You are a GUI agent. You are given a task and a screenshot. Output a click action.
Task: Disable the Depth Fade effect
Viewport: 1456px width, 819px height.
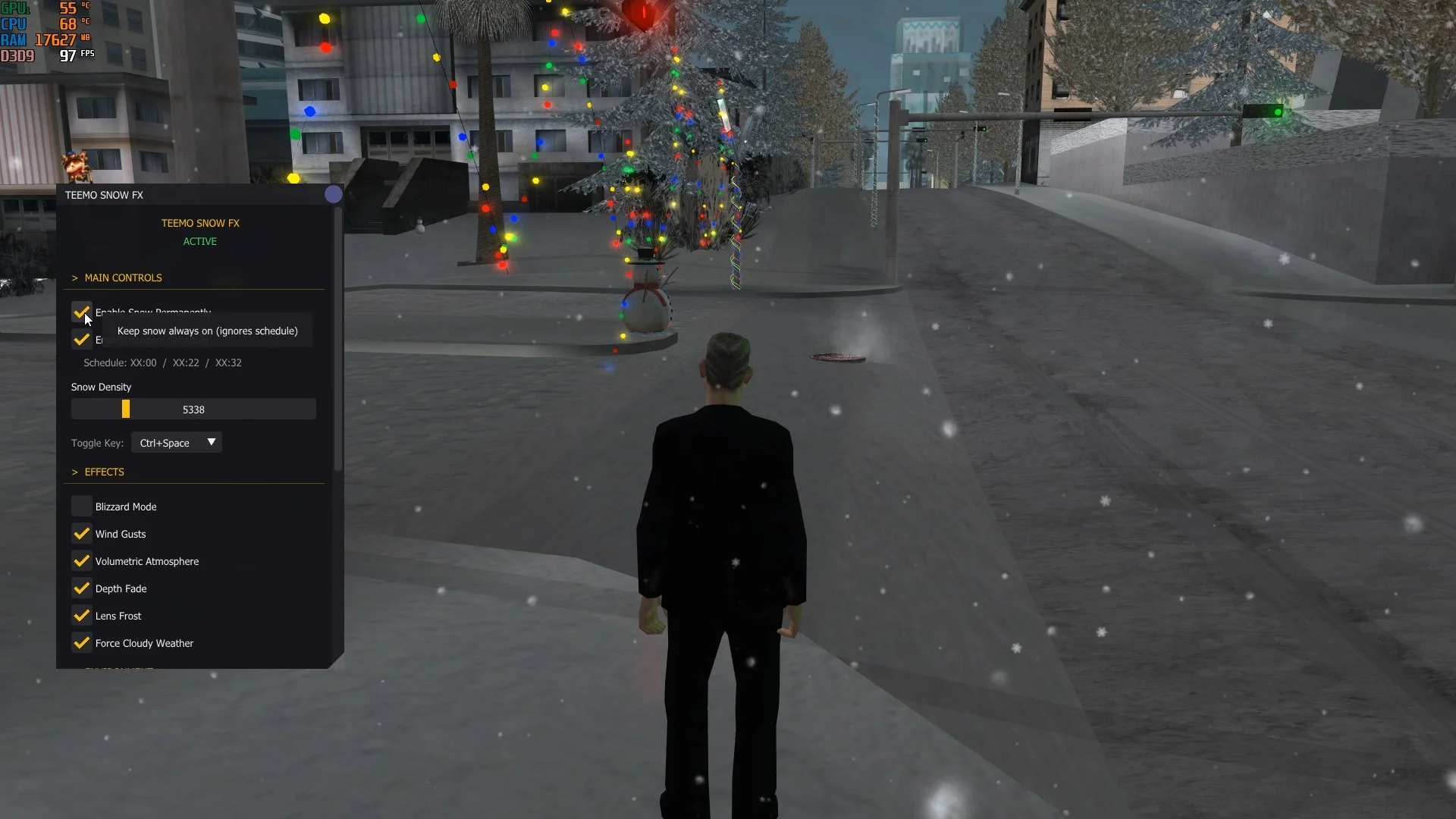click(x=81, y=588)
